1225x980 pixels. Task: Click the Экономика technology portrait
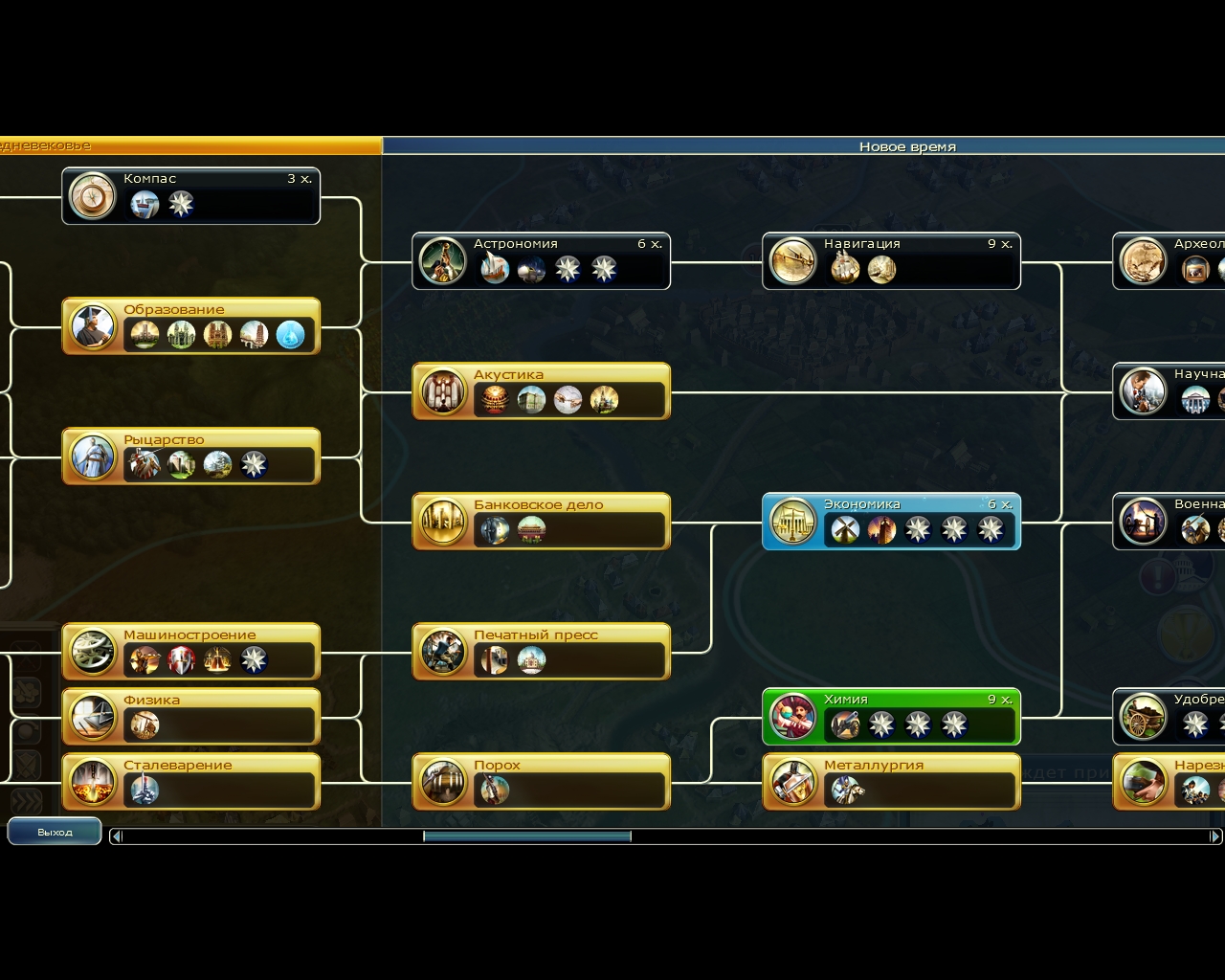792,522
